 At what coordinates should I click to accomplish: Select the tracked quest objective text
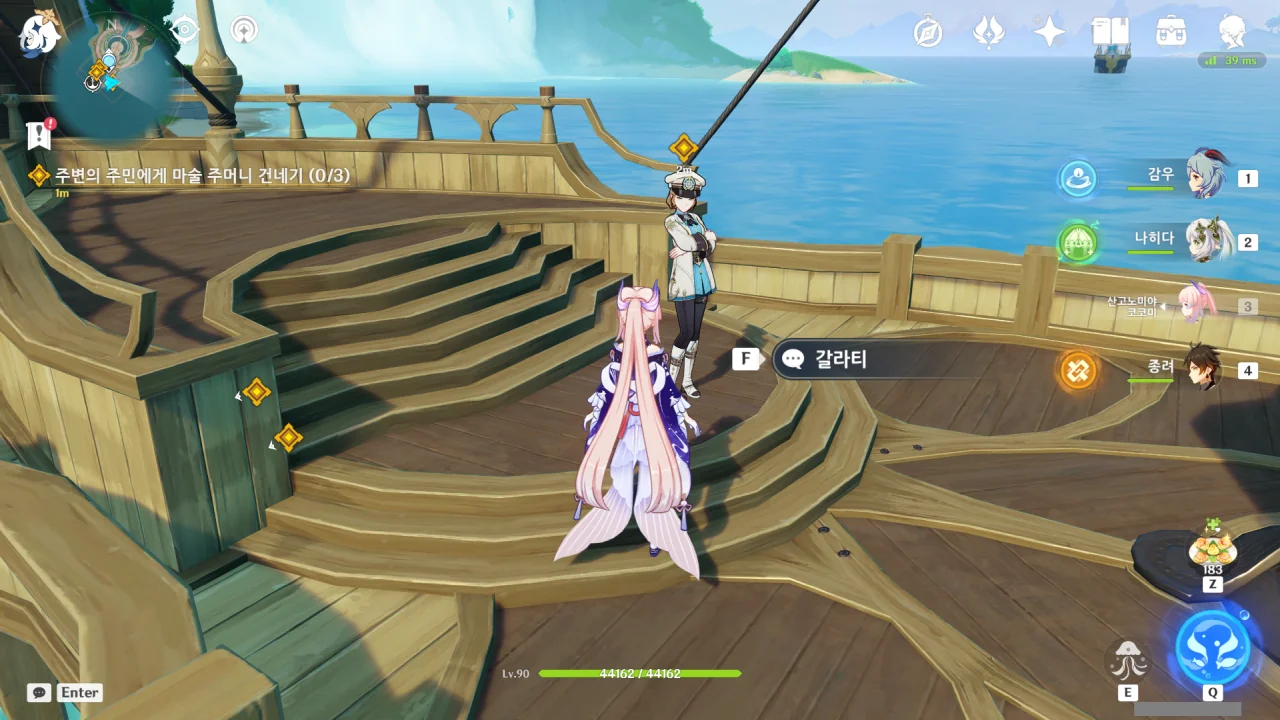(x=202, y=176)
